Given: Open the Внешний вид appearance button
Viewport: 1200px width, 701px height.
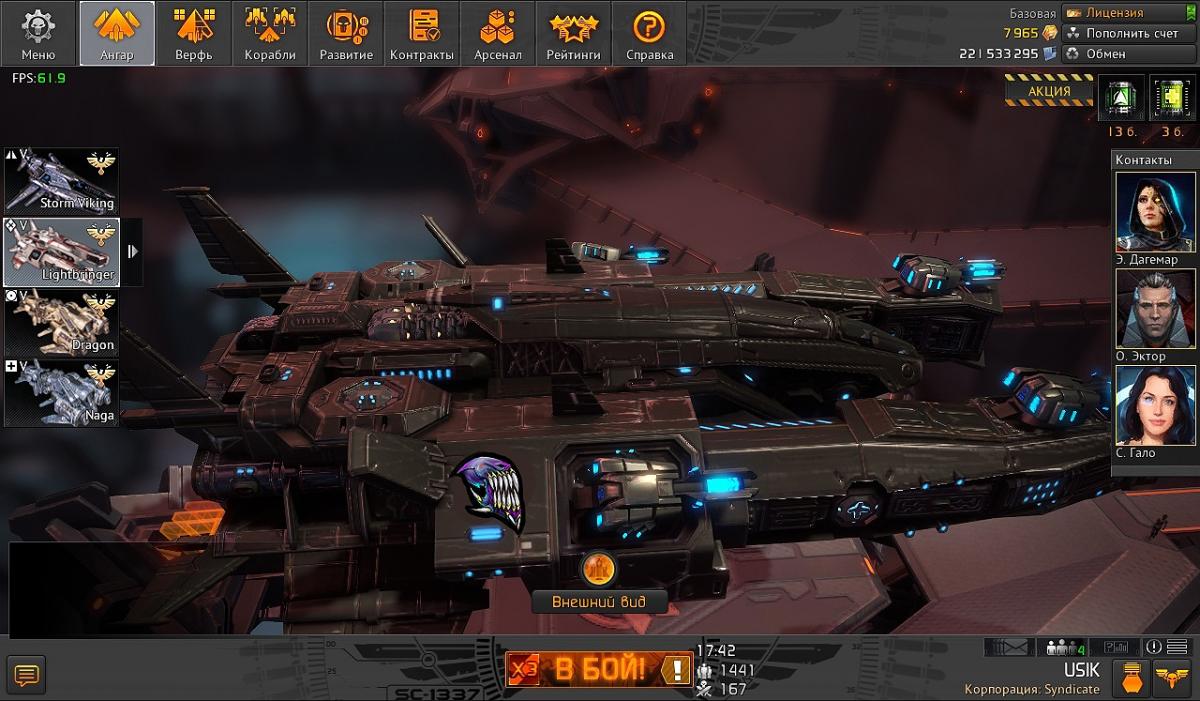Looking at the screenshot, I should (x=599, y=601).
